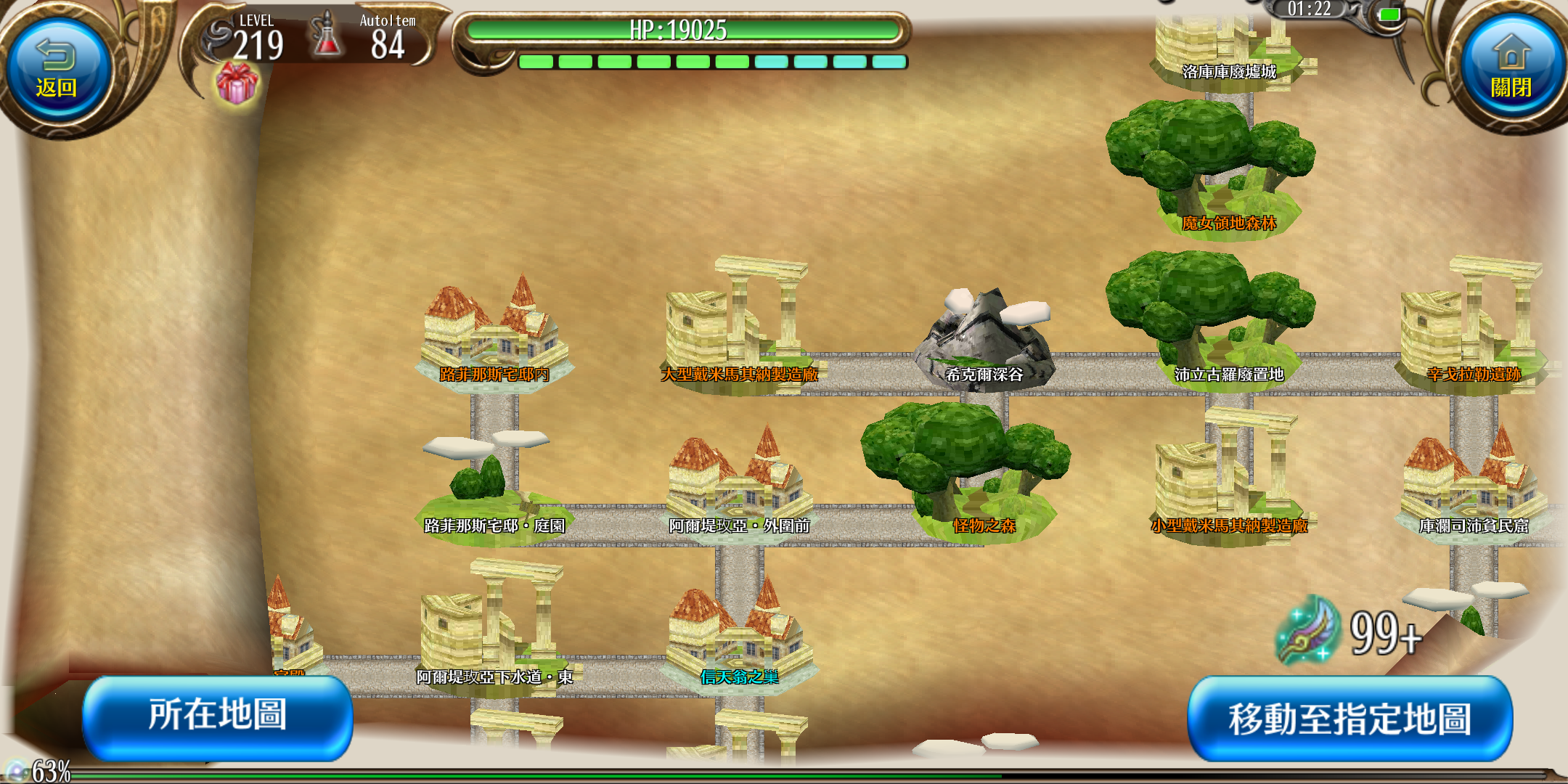The height and width of the screenshot is (784, 1568).
Task: Choose the 信天翁之巢 map node
Action: [x=739, y=639]
